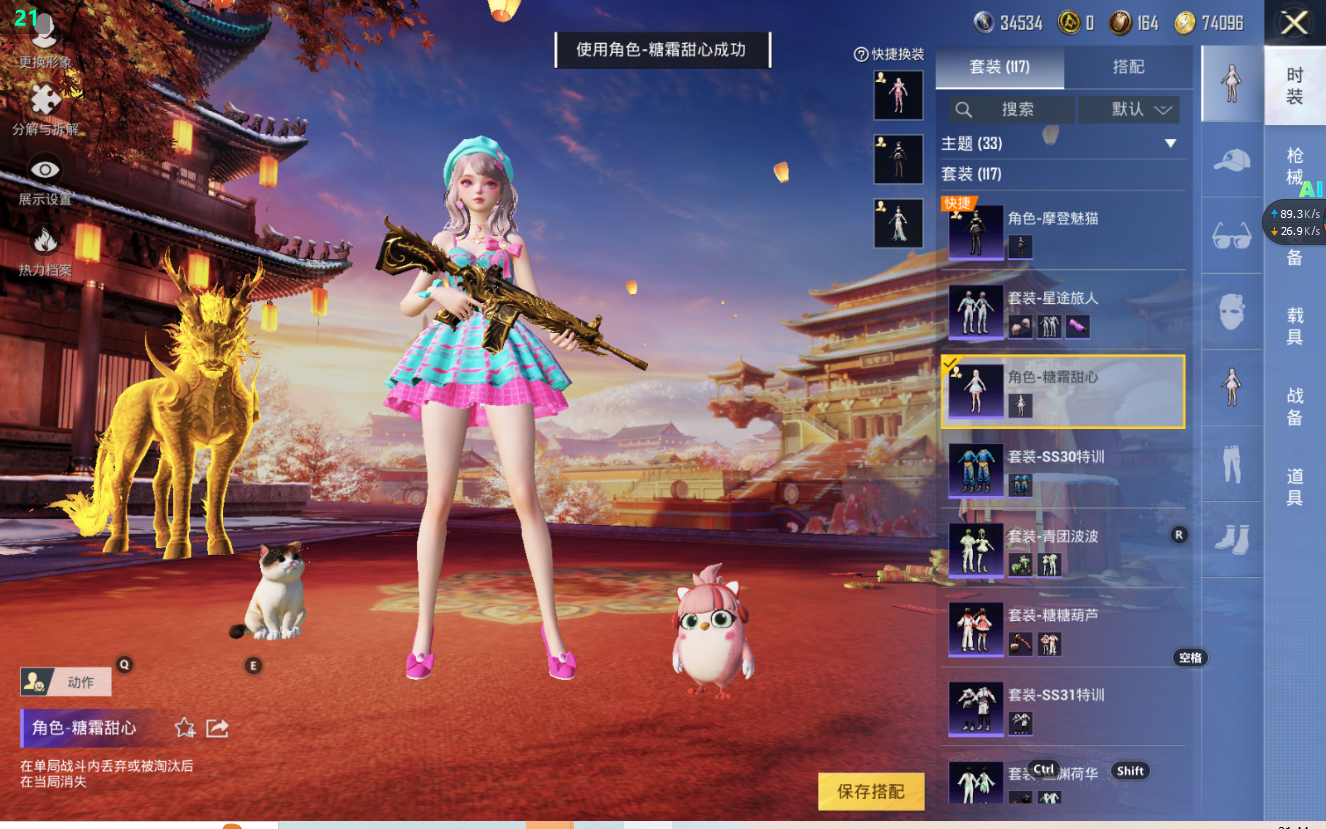Choose the 套装-糖糖葫芦 outfit
The width and height of the screenshot is (1326, 829).
1063,628
